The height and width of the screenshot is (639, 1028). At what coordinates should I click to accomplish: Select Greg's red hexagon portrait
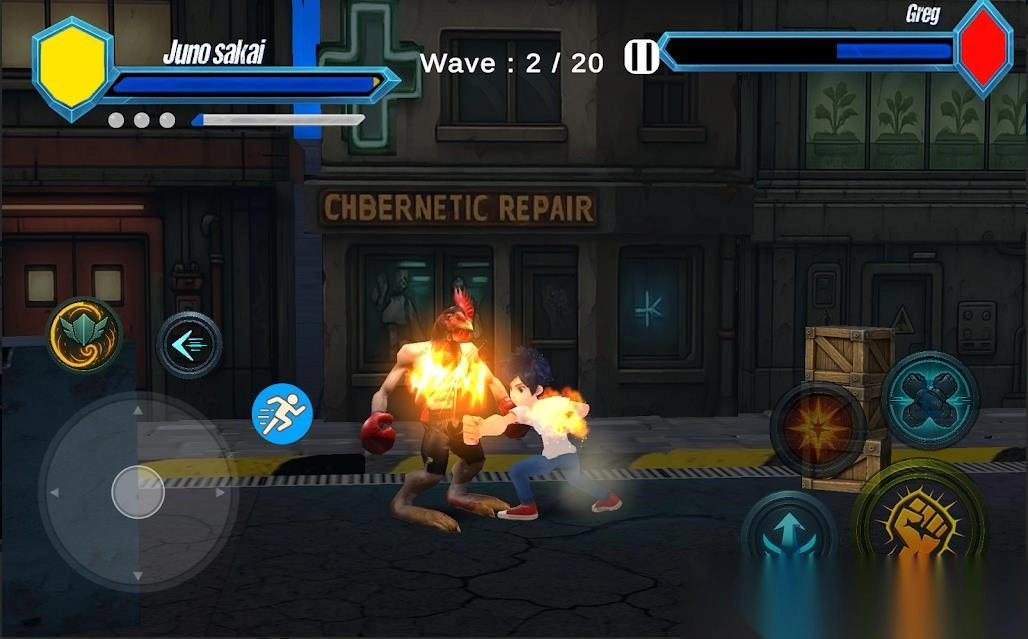[x=983, y=47]
